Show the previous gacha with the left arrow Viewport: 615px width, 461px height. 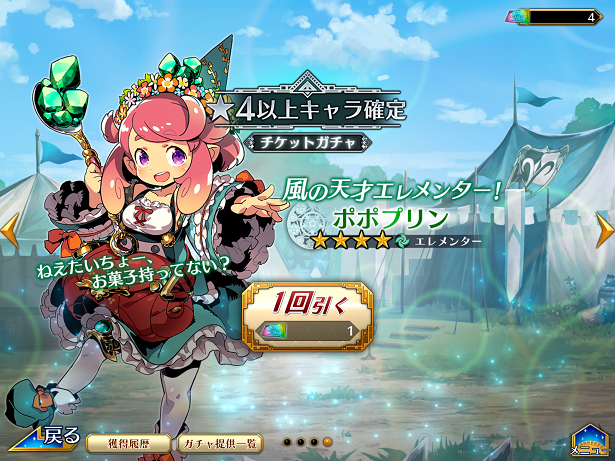pos(9,229)
